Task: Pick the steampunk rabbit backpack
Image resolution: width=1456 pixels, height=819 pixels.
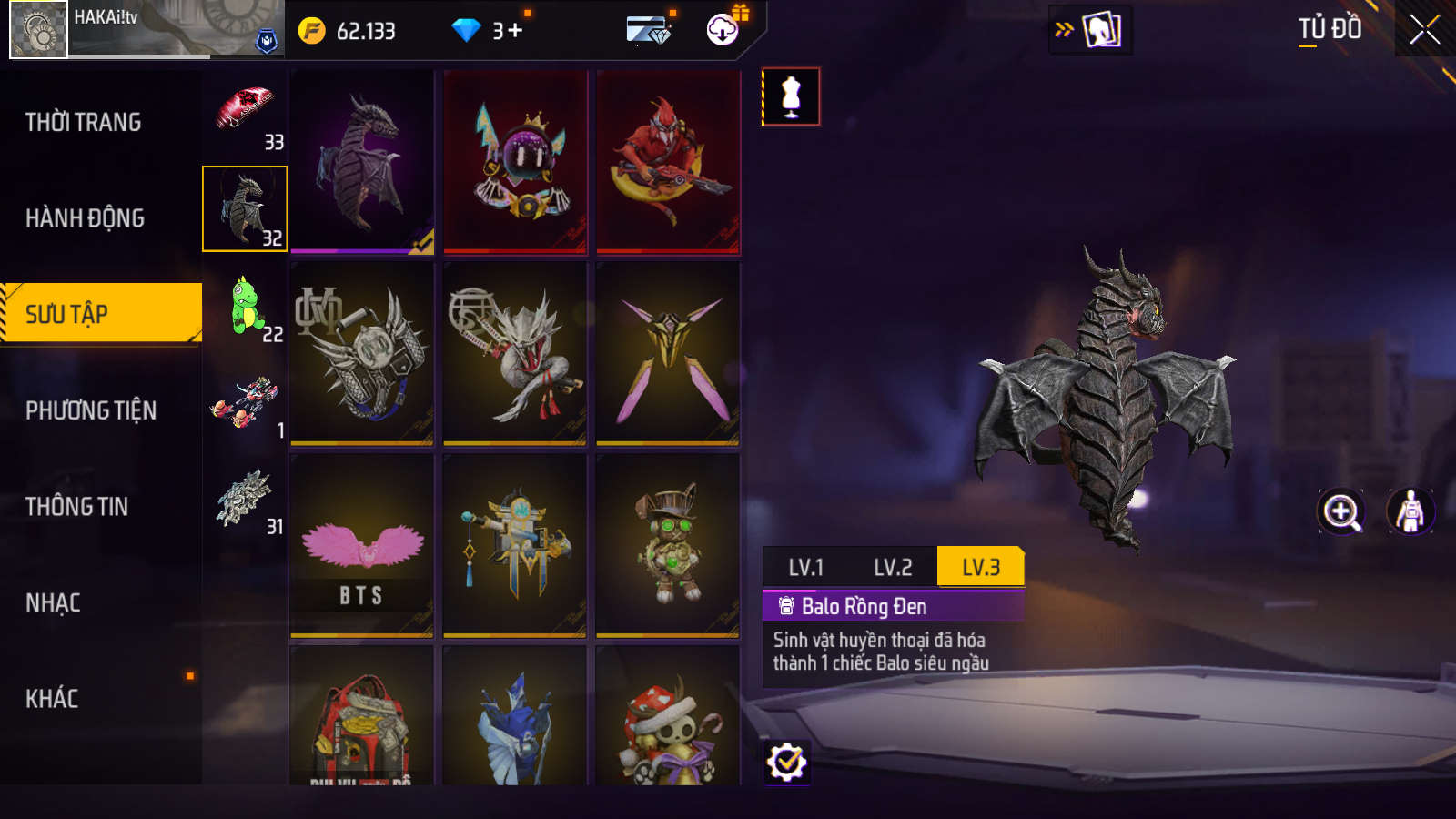Action: pyautogui.click(x=668, y=546)
